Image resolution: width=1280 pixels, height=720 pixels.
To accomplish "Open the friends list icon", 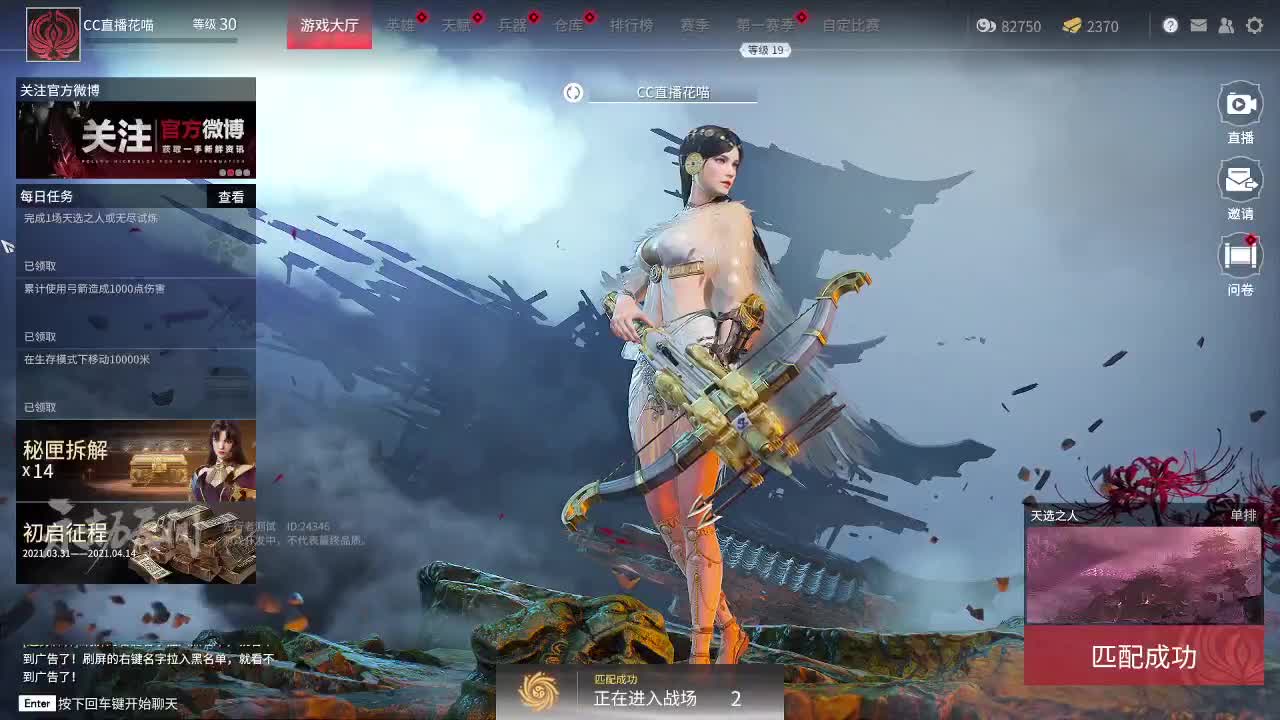I will [1226, 25].
